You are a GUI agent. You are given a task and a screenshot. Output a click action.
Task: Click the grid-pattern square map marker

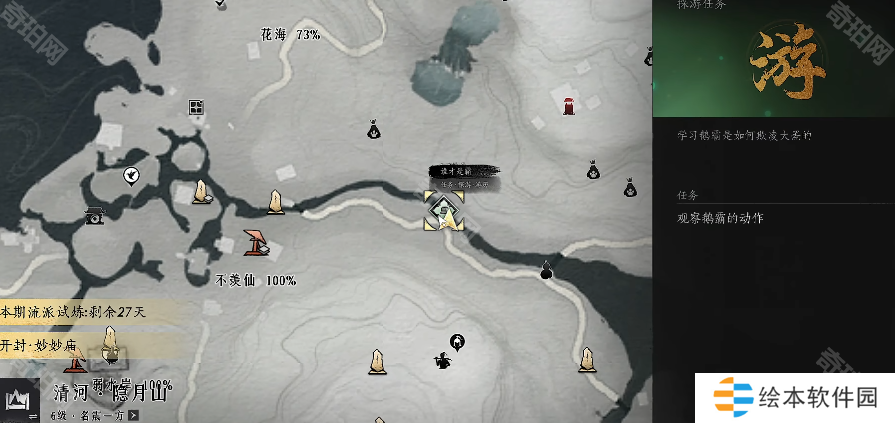tap(196, 108)
